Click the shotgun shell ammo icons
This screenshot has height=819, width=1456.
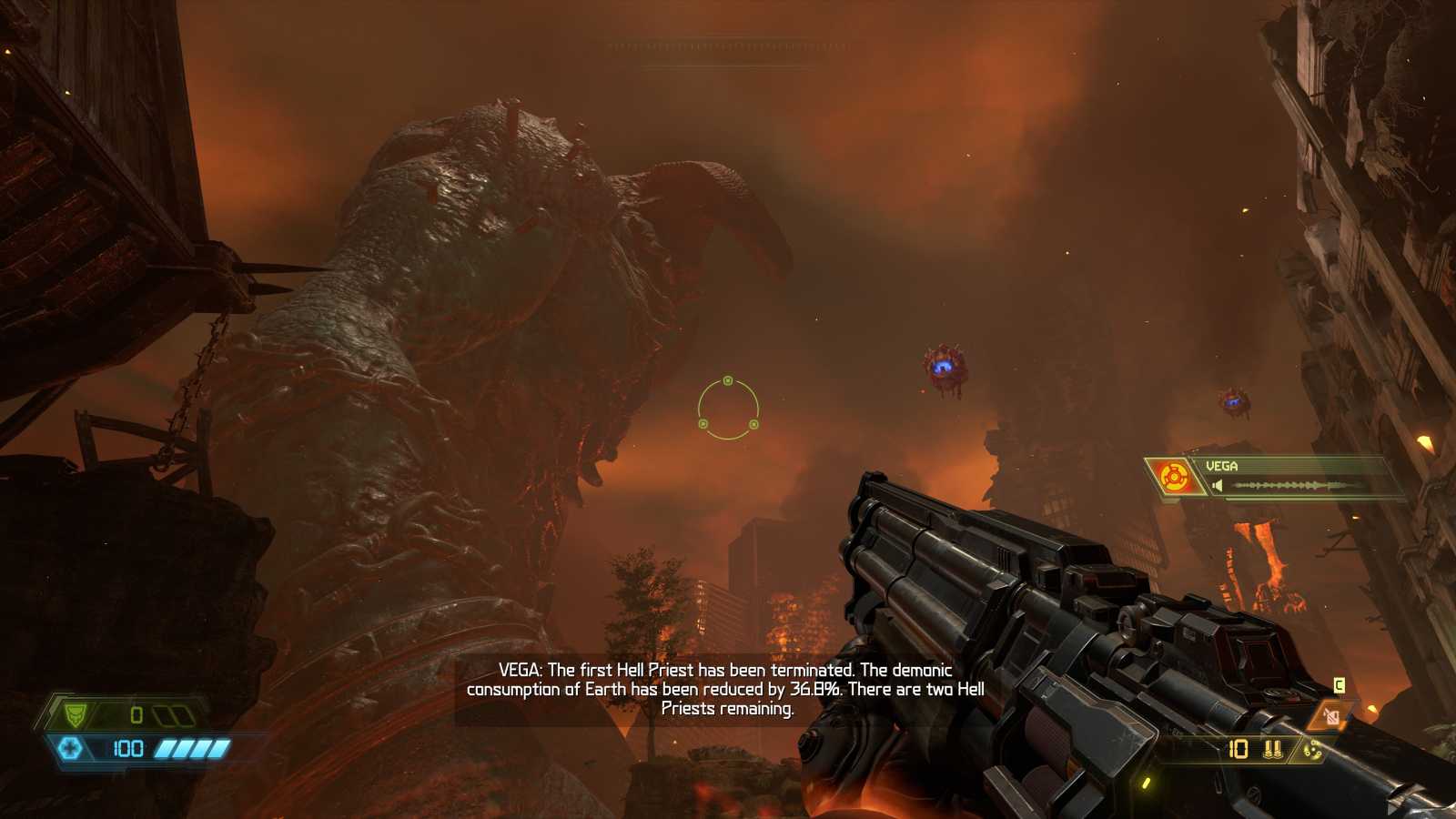[1272, 750]
